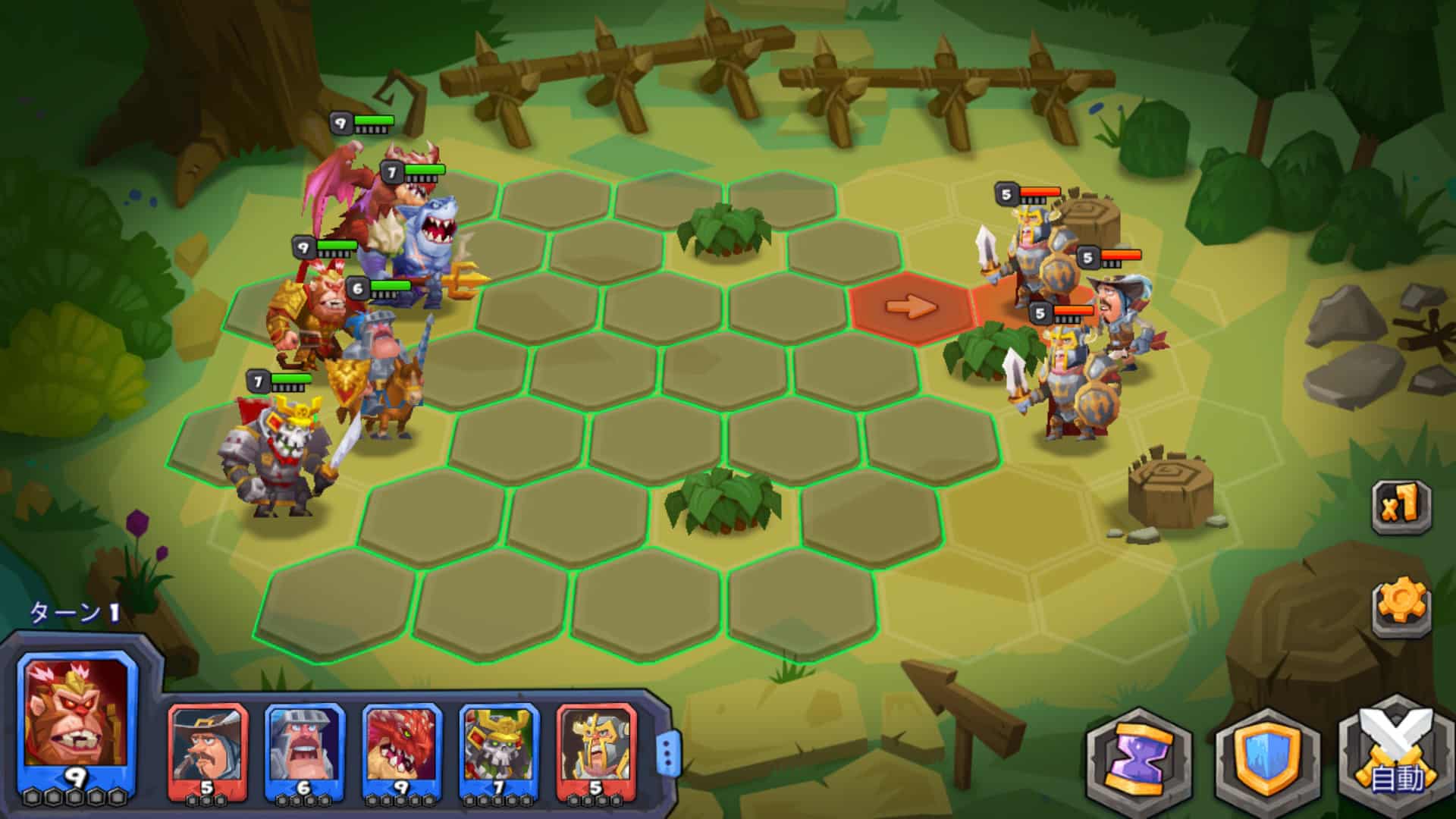Click the gold-helmet warrior turn portrait
The image size is (1456, 819).
(x=595, y=747)
